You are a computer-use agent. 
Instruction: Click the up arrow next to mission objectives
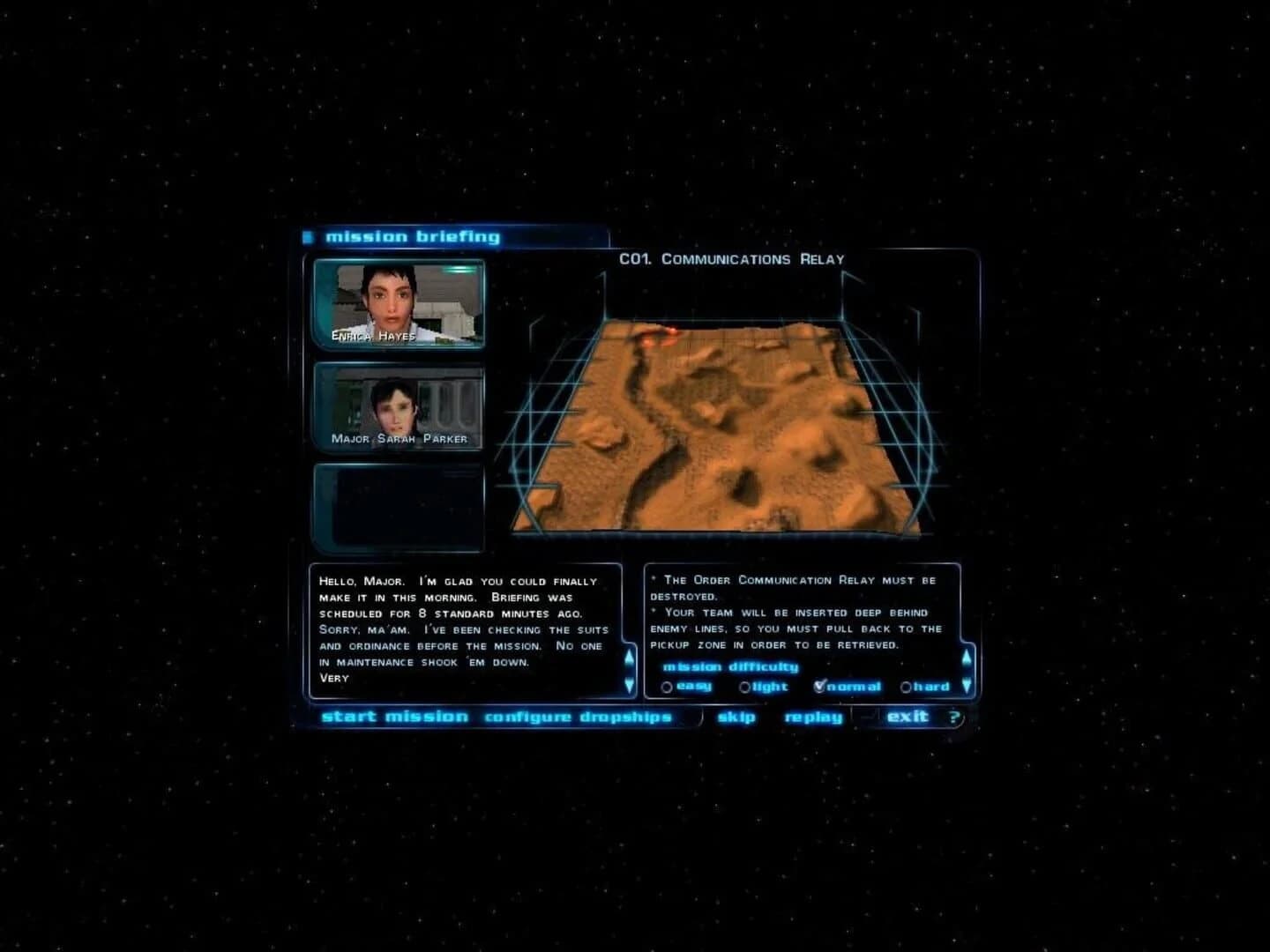pos(966,656)
